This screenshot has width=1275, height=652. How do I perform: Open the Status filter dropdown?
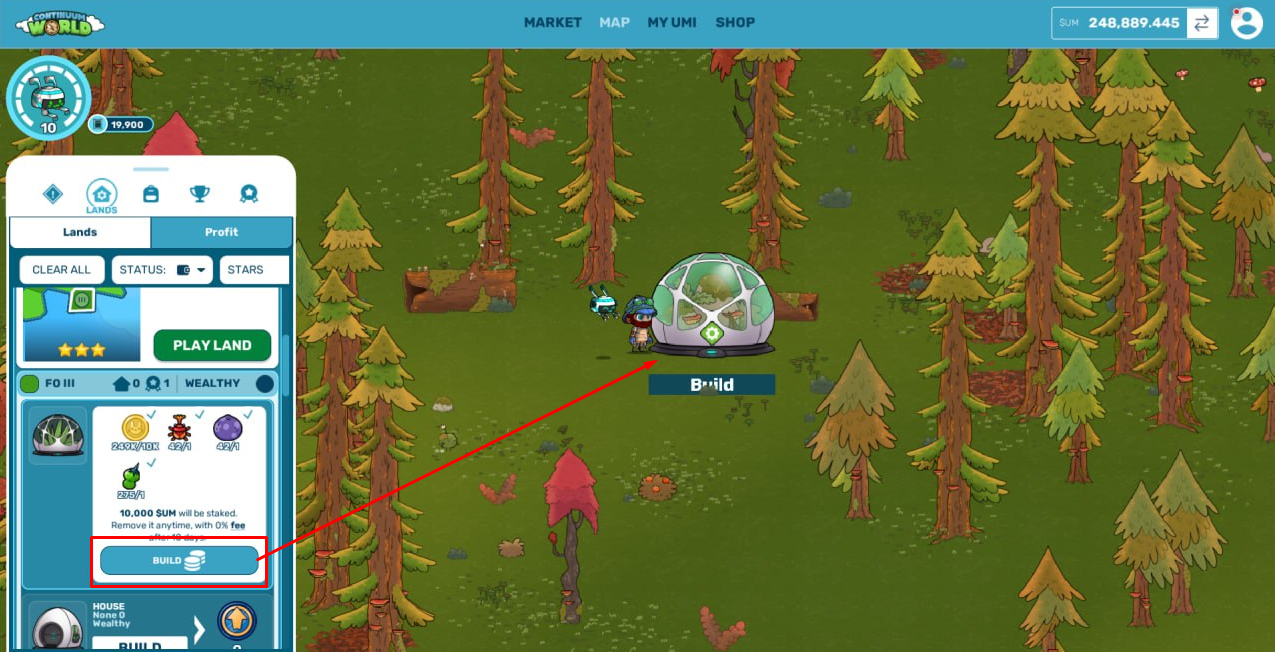coord(162,270)
